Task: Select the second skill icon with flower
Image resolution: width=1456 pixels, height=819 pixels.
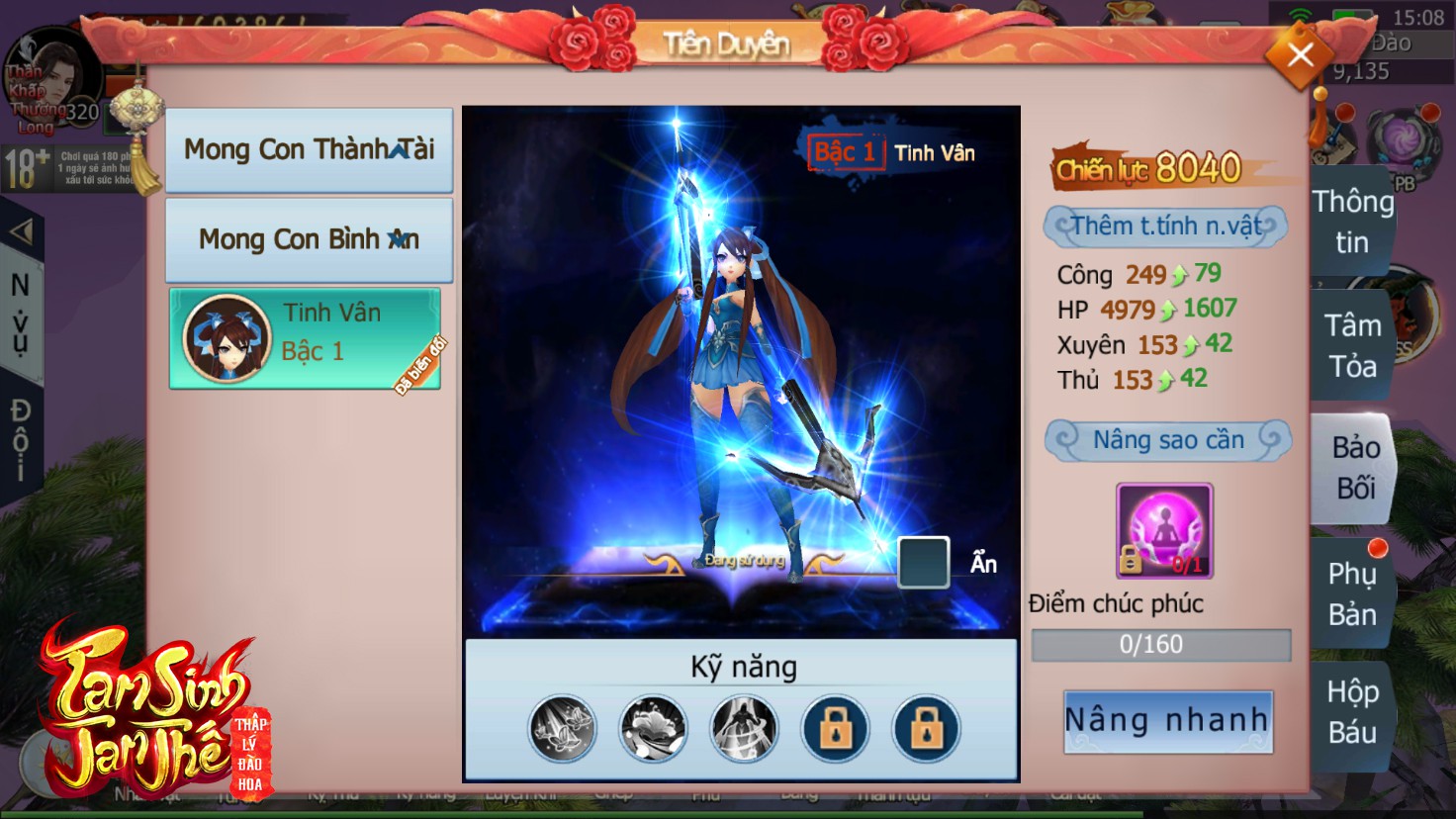Action: tap(653, 729)
